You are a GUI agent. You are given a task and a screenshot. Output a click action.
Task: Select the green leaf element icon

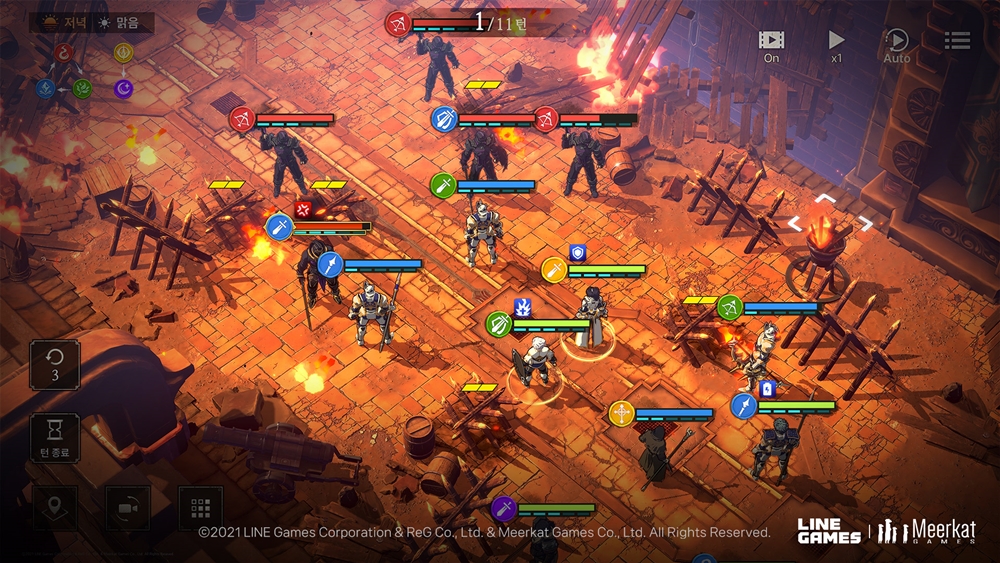[x=82, y=88]
